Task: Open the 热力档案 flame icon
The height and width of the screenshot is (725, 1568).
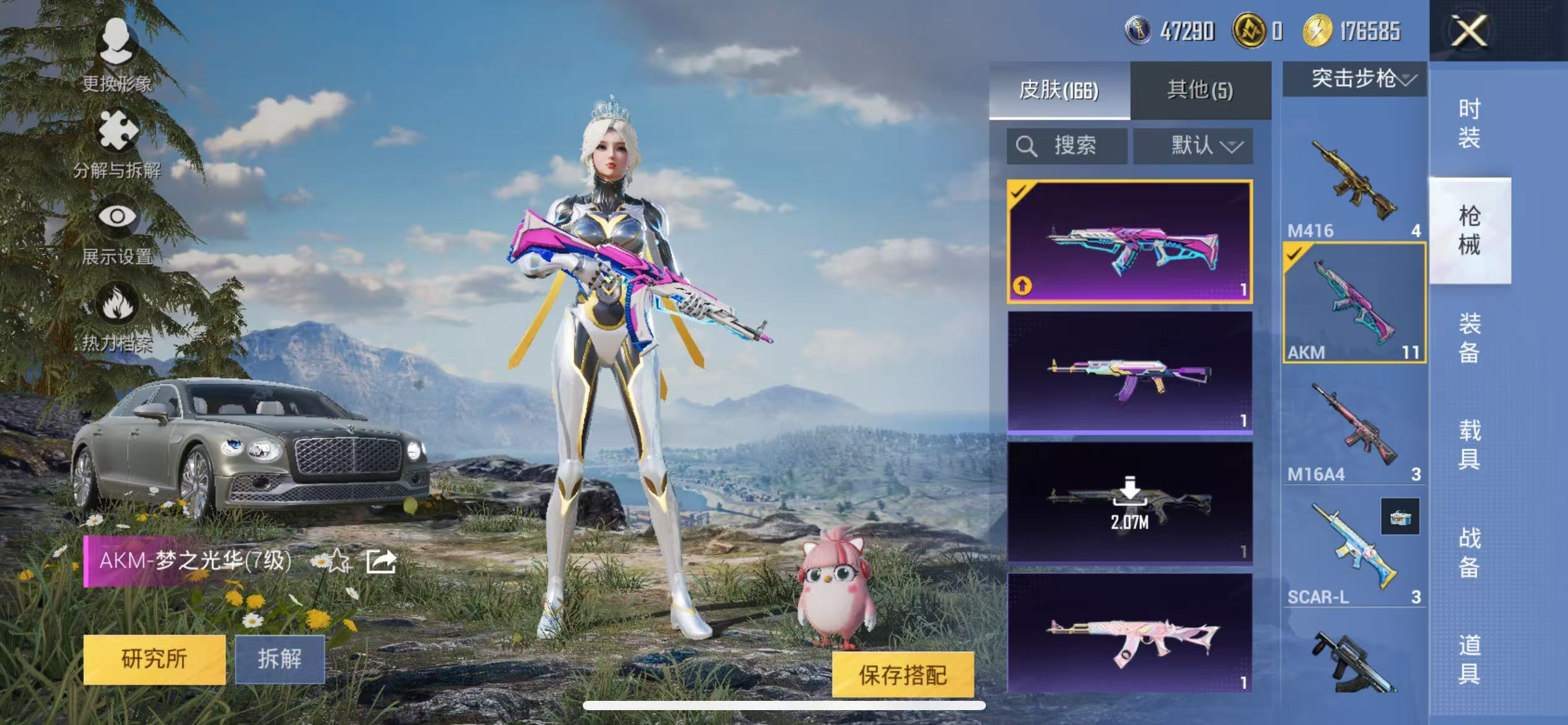Action: (x=117, y=315)
